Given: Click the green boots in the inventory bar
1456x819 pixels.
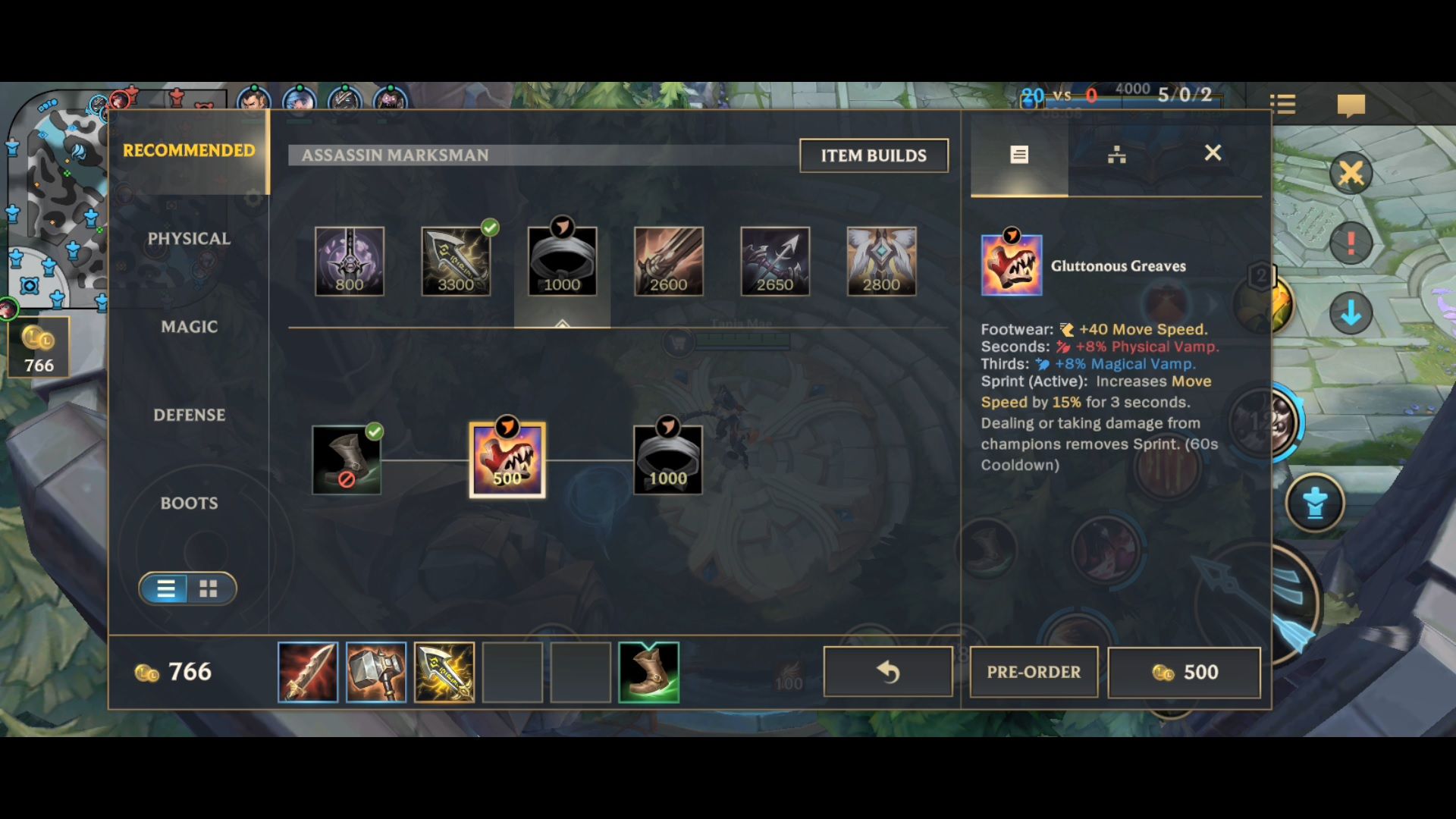Looking at the screenshot, I should click(x=650, y=672).
